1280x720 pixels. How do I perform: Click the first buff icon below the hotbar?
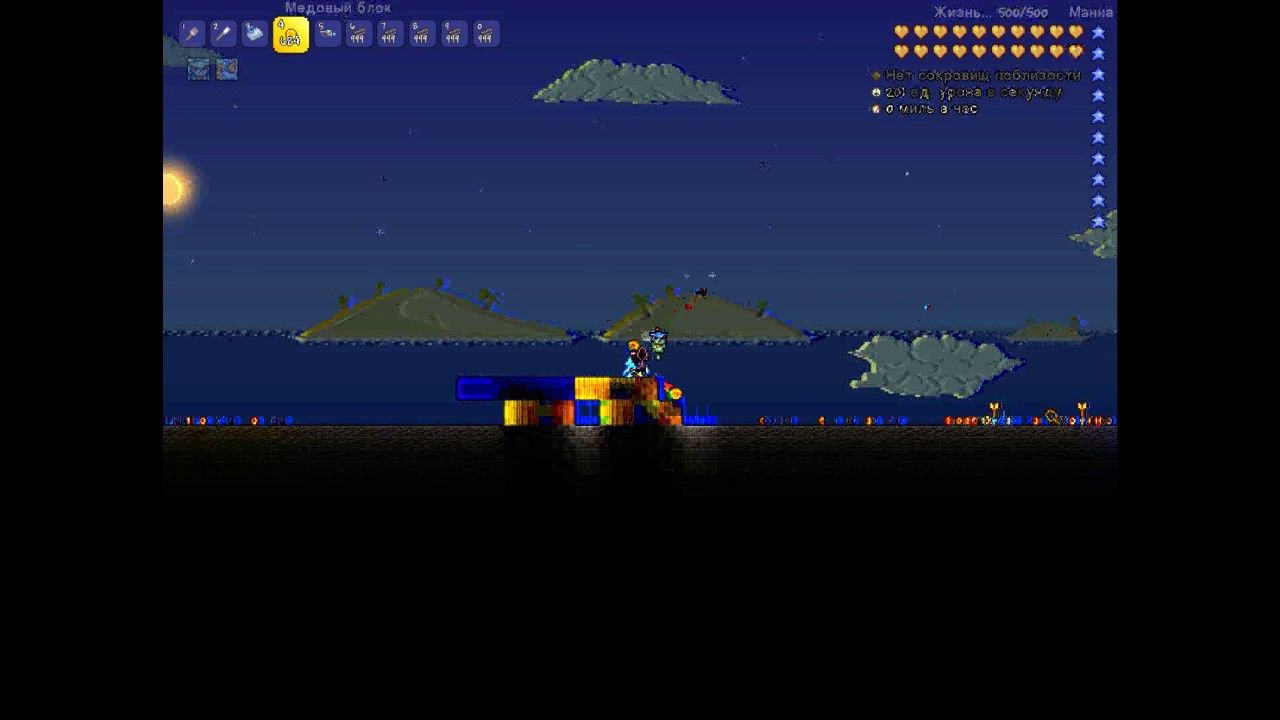coord(198,69)
